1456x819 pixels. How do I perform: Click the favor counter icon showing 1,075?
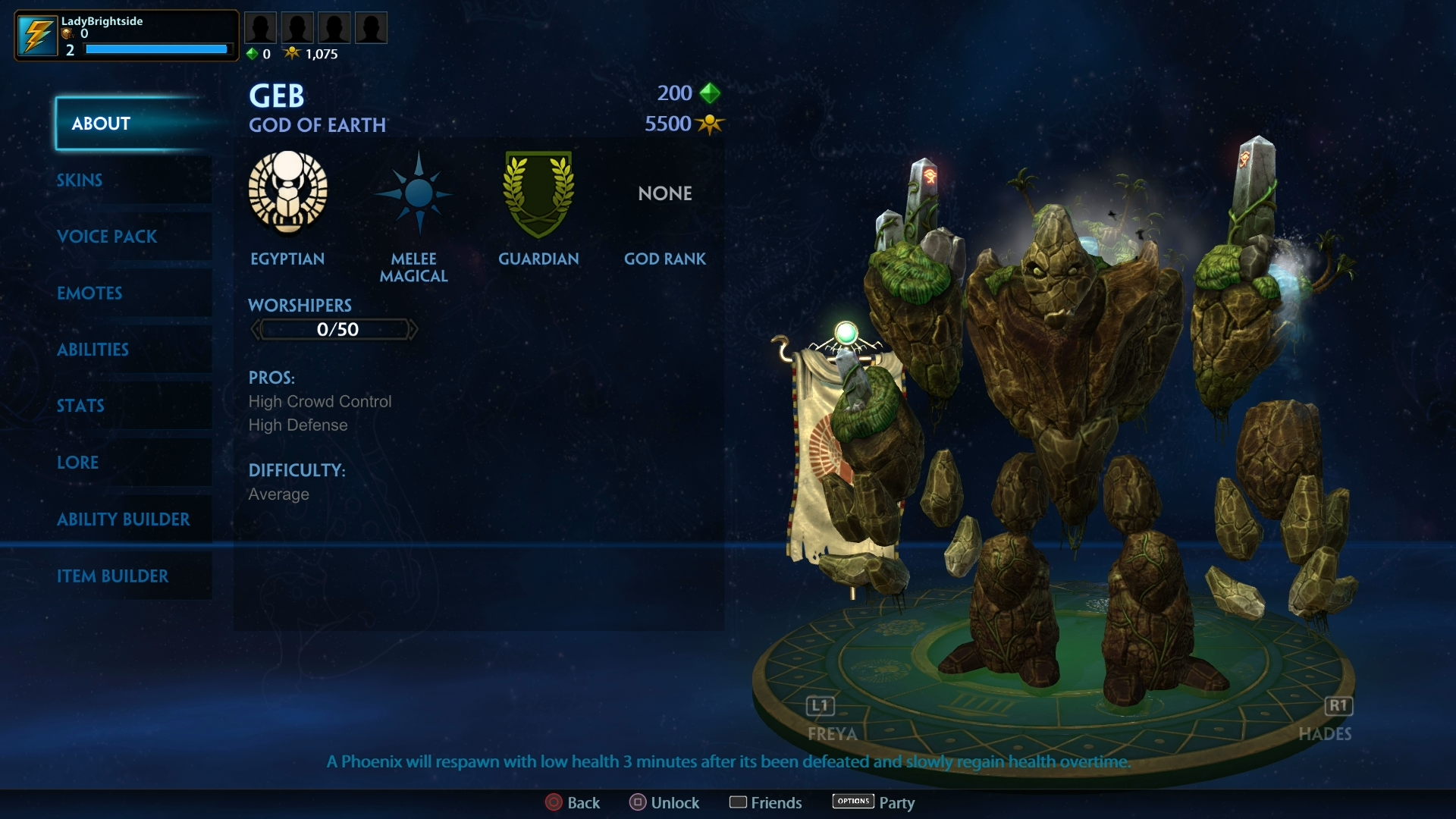pos(293,53)
